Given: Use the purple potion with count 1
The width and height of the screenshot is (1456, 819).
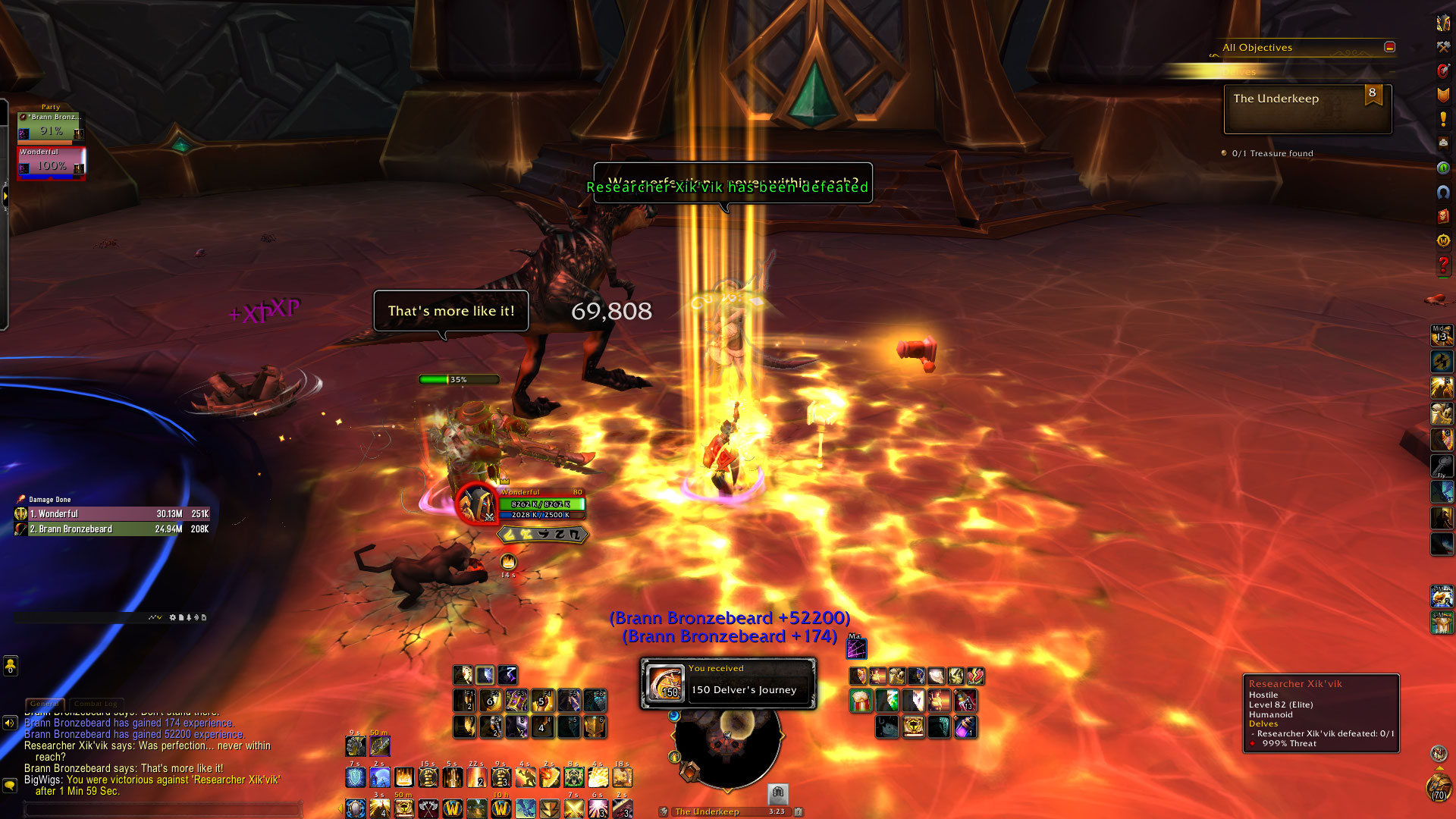Looking at the screenshot, I should coord(965,727).
